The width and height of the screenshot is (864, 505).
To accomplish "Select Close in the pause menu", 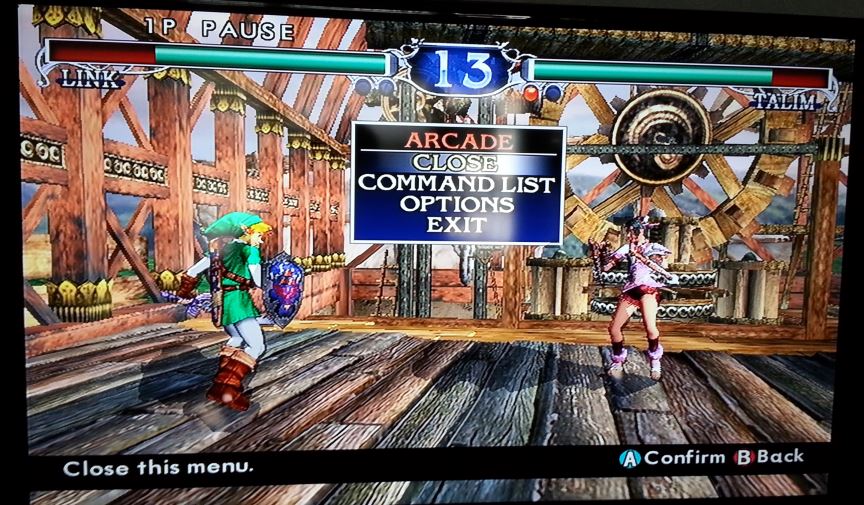I will point(456,162).
